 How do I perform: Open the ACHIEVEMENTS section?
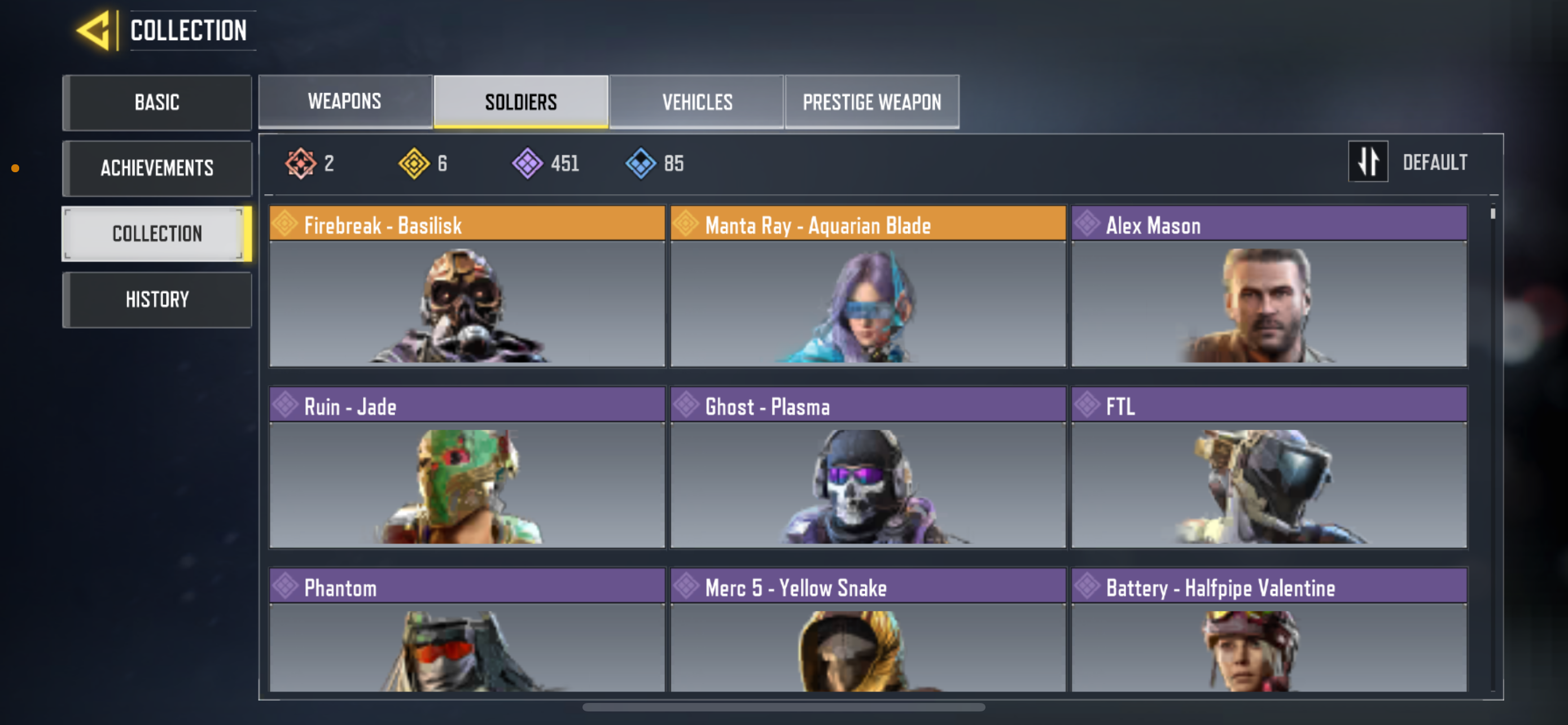point(157,168)
